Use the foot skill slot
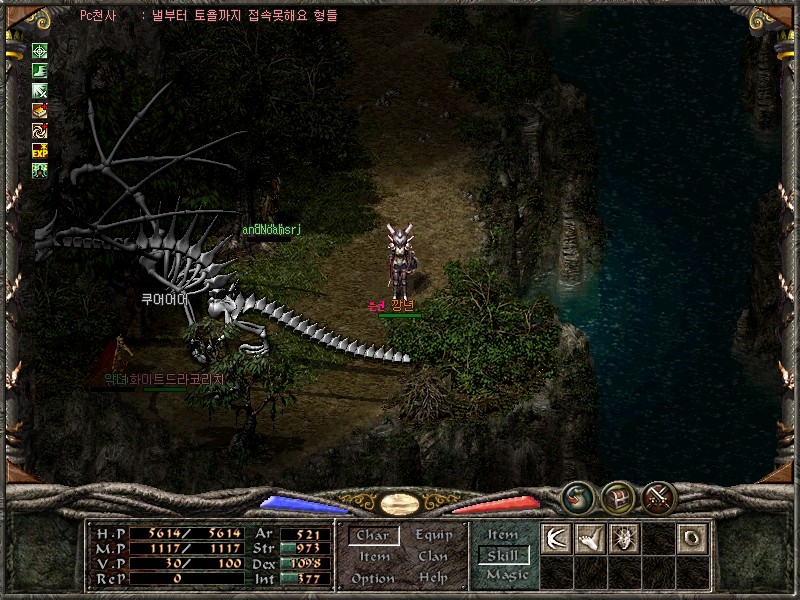800x600 pixels. tap(590, 537)
